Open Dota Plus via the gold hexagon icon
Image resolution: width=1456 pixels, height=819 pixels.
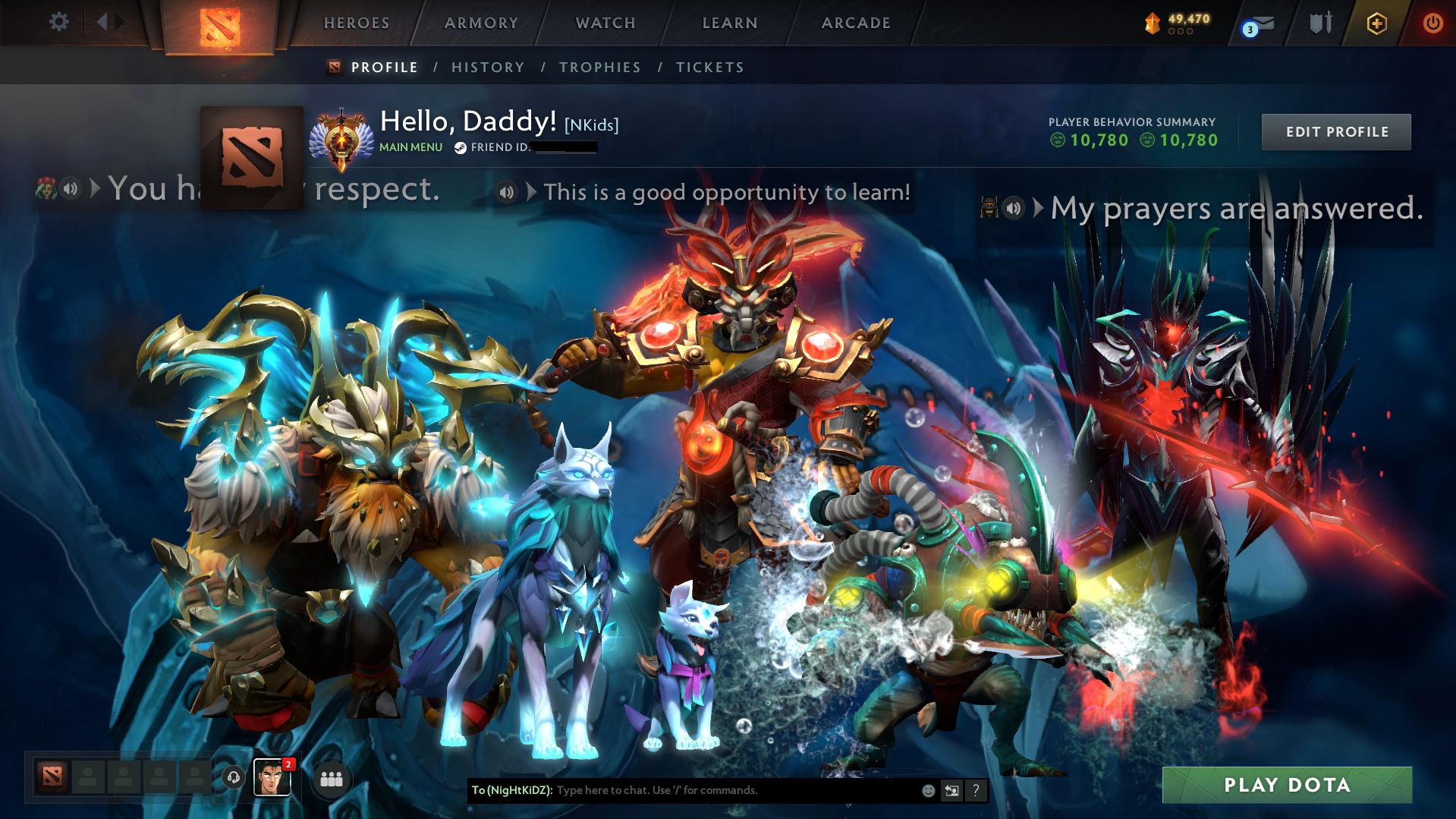coord(1376,23)
